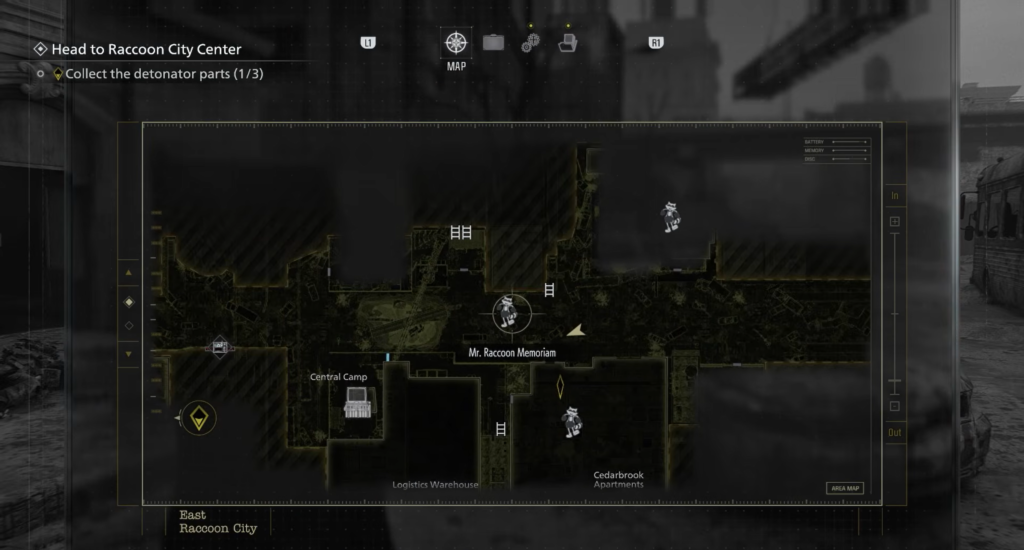Select the Central Camp typewriter icon
Screen dimensions: 1024x550
click(357, 402)
